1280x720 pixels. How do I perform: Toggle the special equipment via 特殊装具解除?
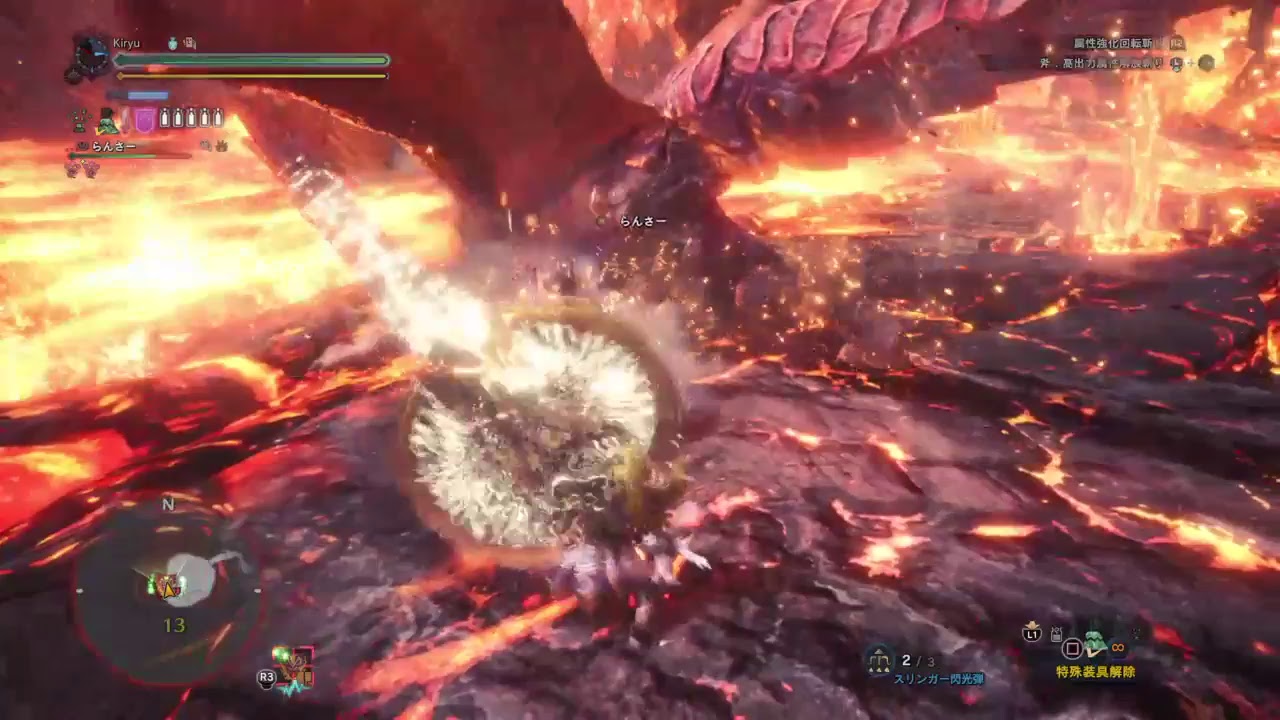pyautogui.click(x=1094, y=671)
